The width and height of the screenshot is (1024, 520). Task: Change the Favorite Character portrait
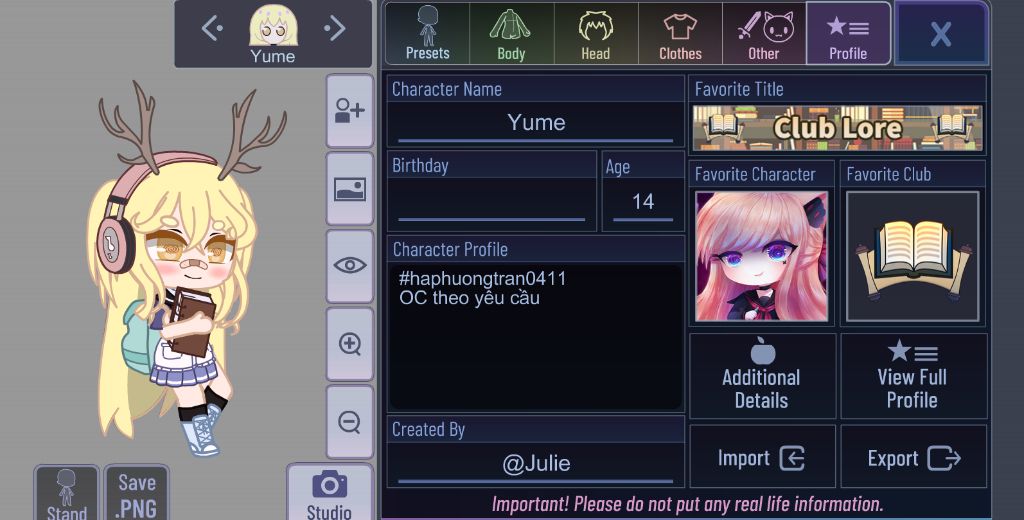coord(761,256)
